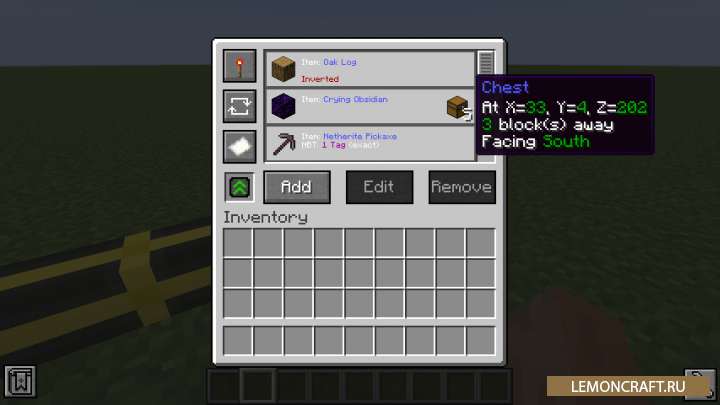
Task: Open the bookmark icon in the corner
Action: click(18, 382)
